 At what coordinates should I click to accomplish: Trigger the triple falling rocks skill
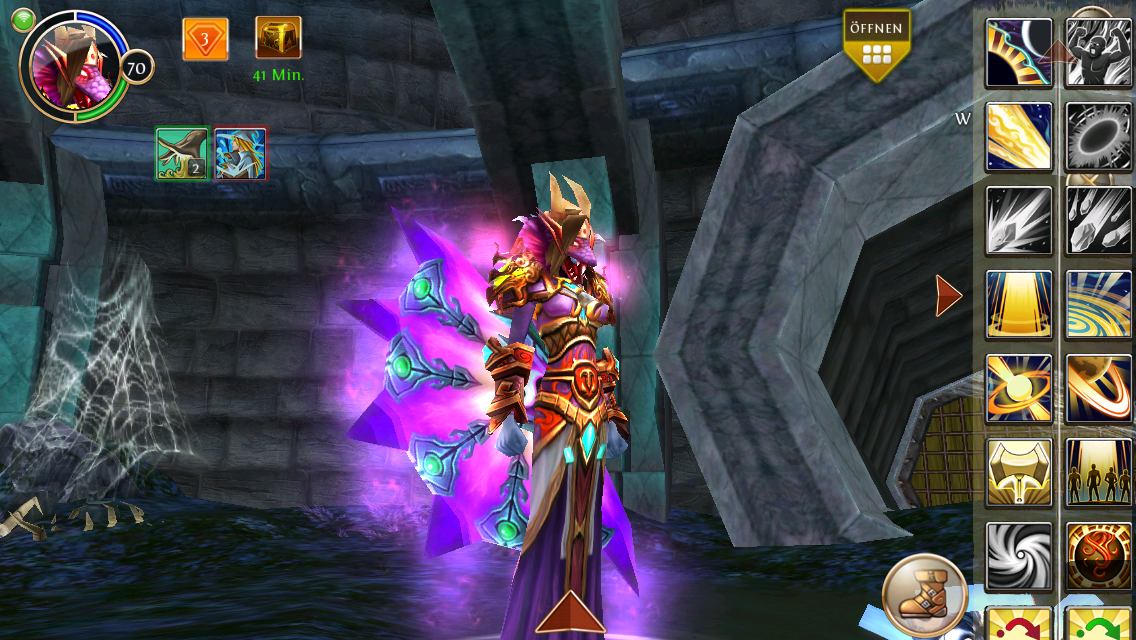click(1097, 220)
